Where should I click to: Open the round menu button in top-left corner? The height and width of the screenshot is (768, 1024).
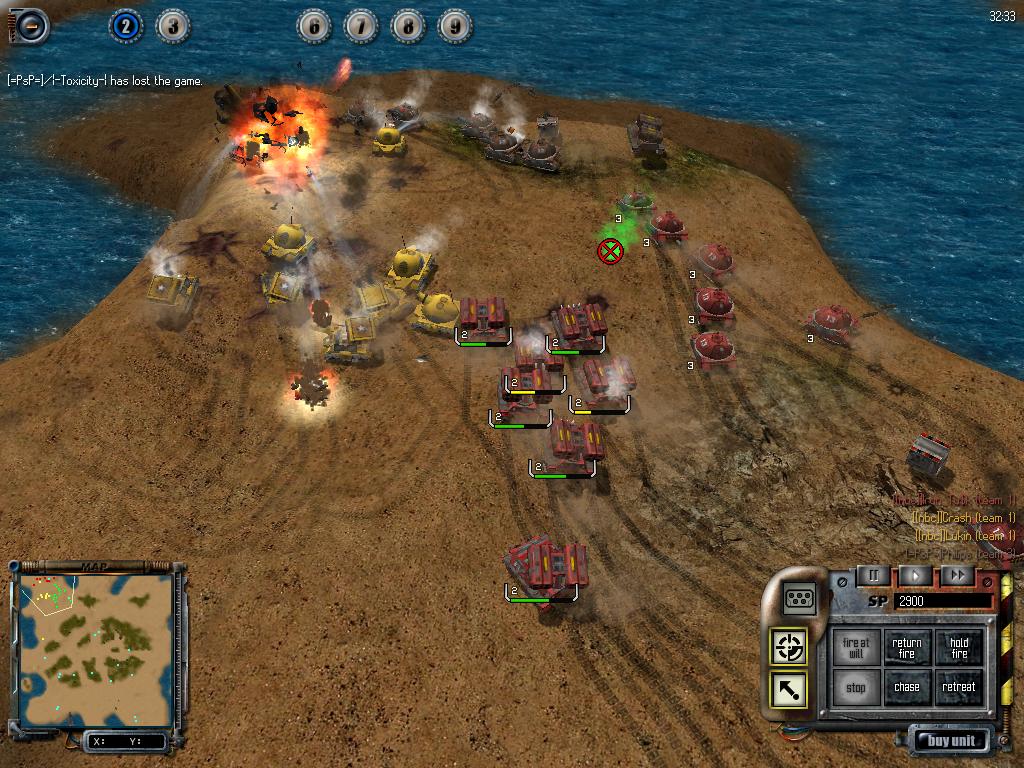(29, 25)
